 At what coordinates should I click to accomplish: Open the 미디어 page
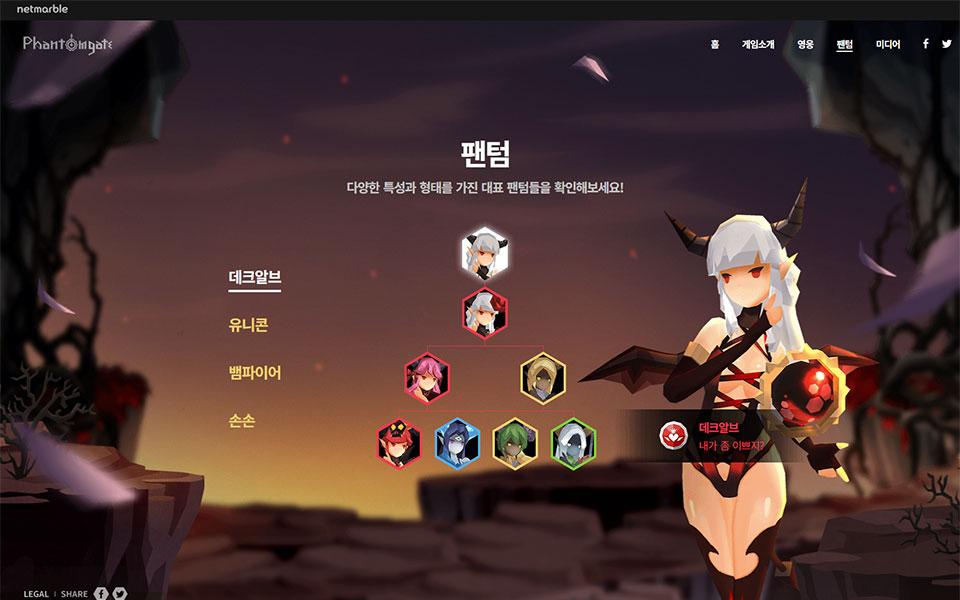(888, 44)
